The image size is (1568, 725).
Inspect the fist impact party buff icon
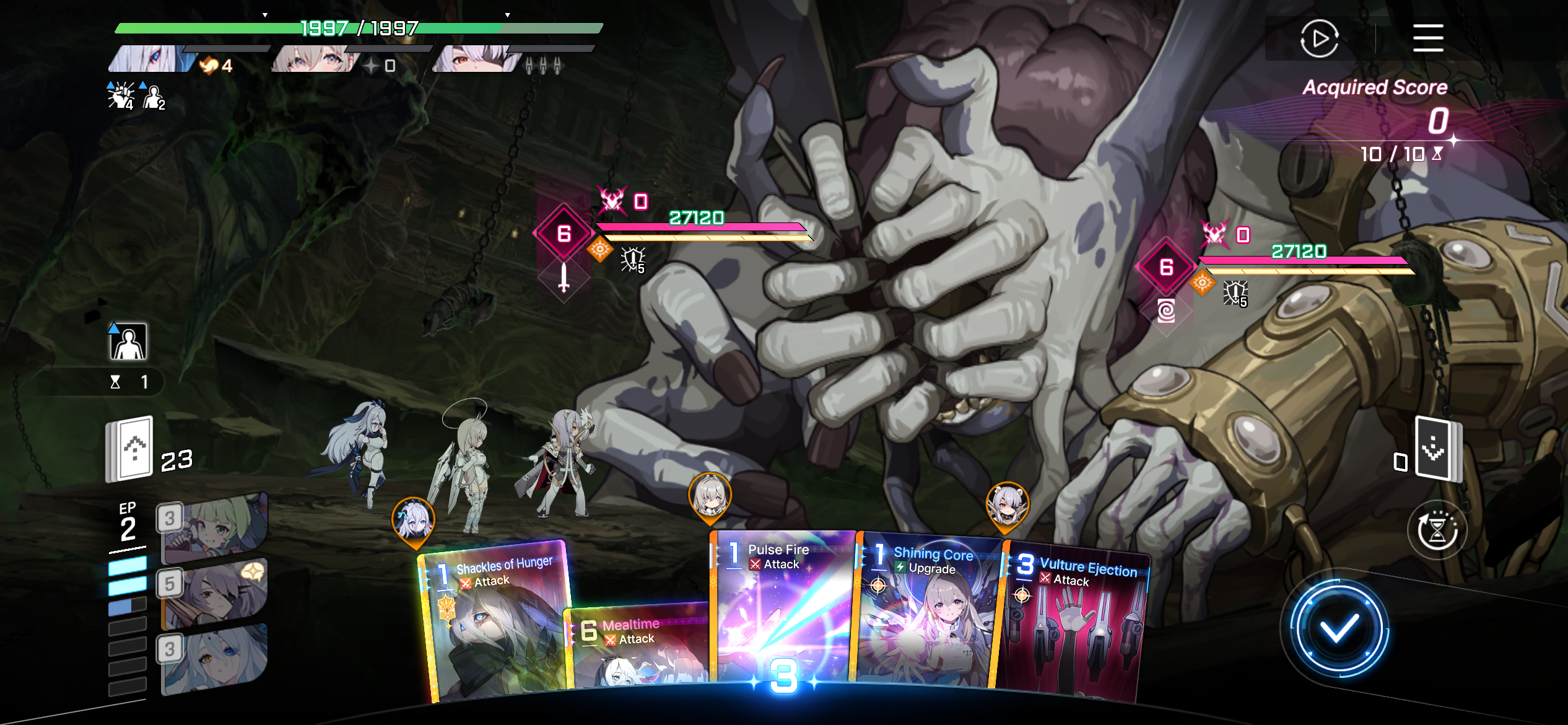(x=121, y=96)
